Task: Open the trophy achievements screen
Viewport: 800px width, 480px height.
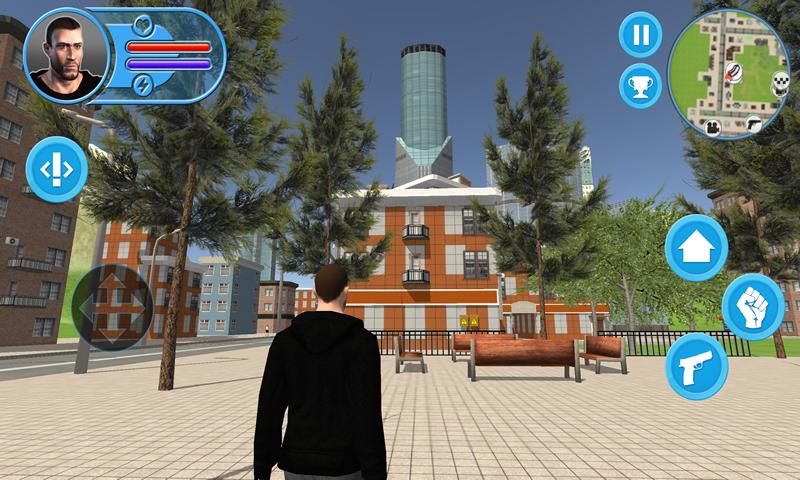Action: pos(641,85)
